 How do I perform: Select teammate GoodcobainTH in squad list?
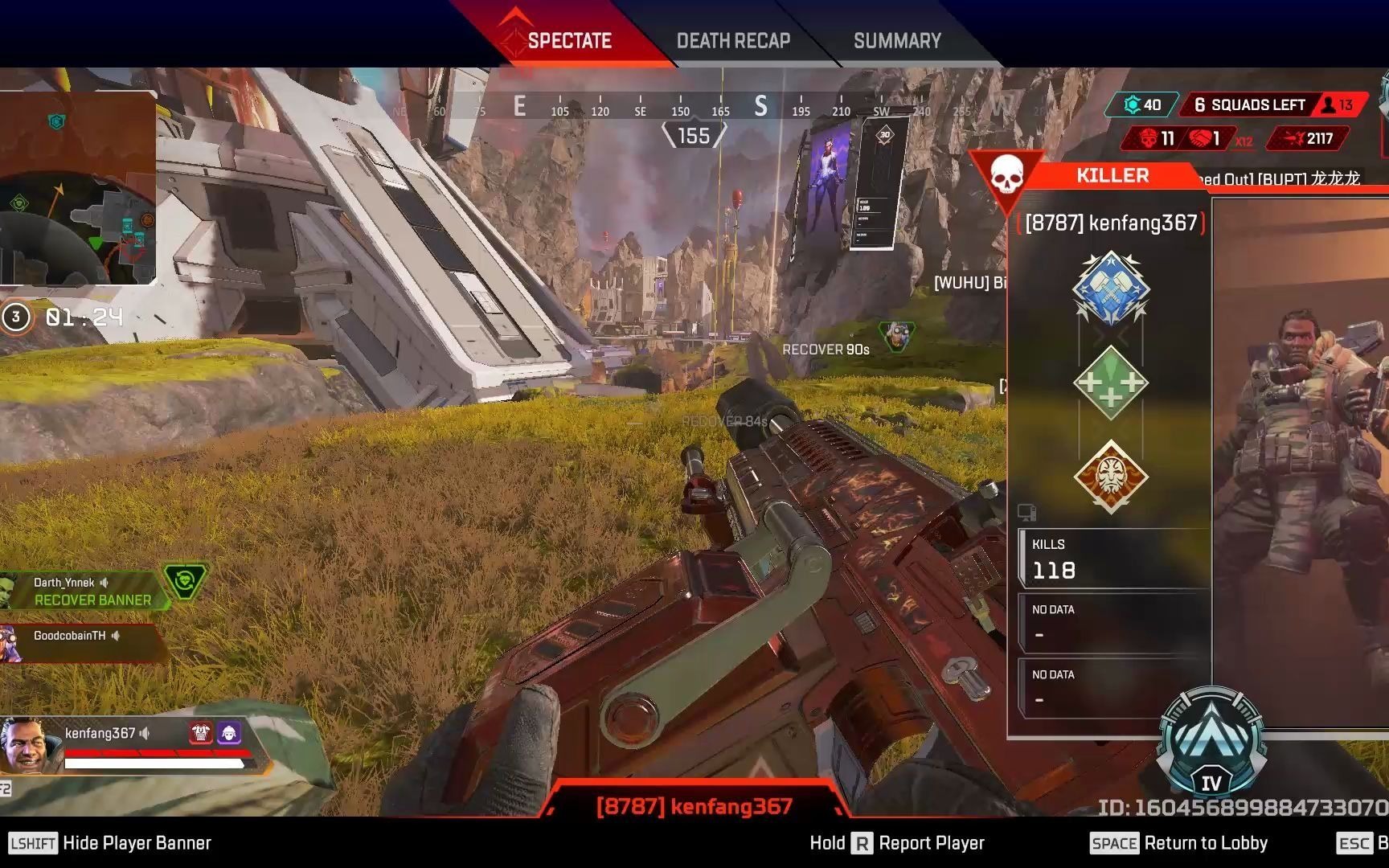click(x=72, y=637)
